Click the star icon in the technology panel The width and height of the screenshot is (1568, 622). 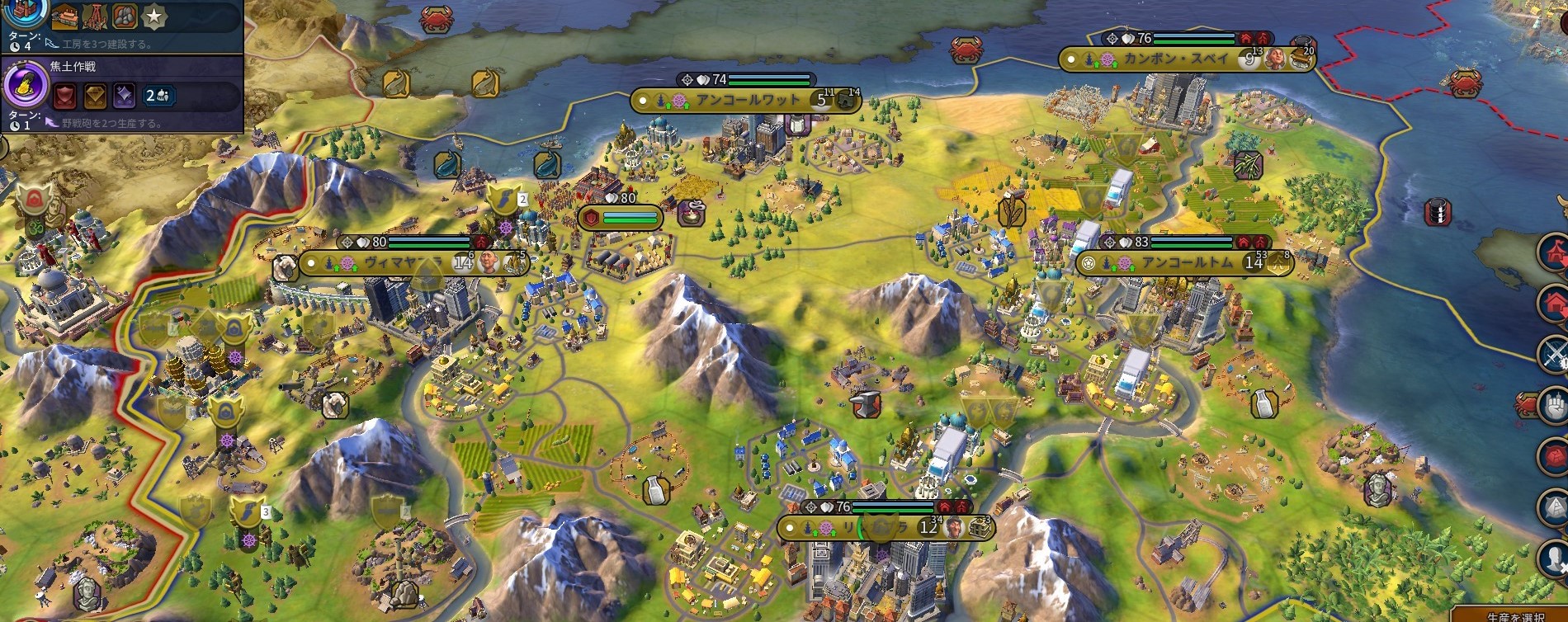pyautogui.click(x=154, y=16)
